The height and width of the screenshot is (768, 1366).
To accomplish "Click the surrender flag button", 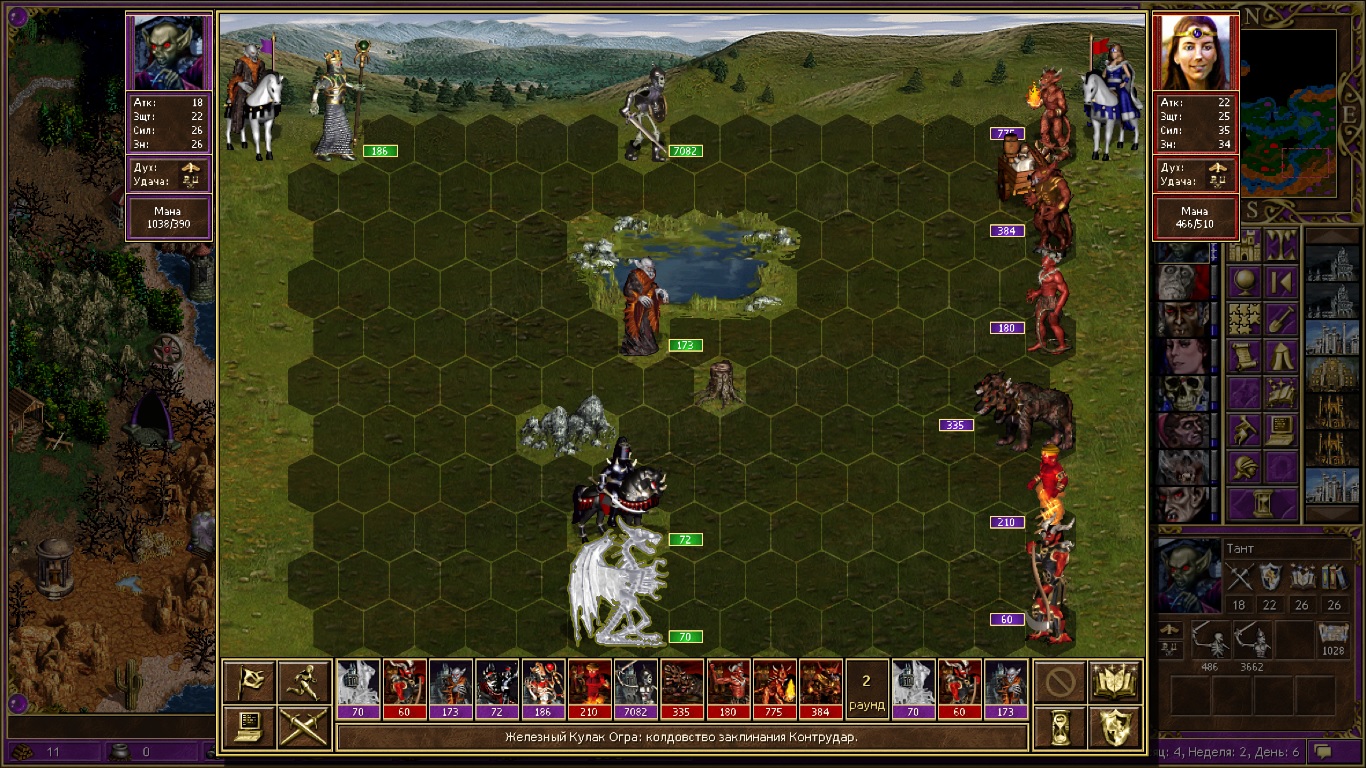I will tap(248, 681).
